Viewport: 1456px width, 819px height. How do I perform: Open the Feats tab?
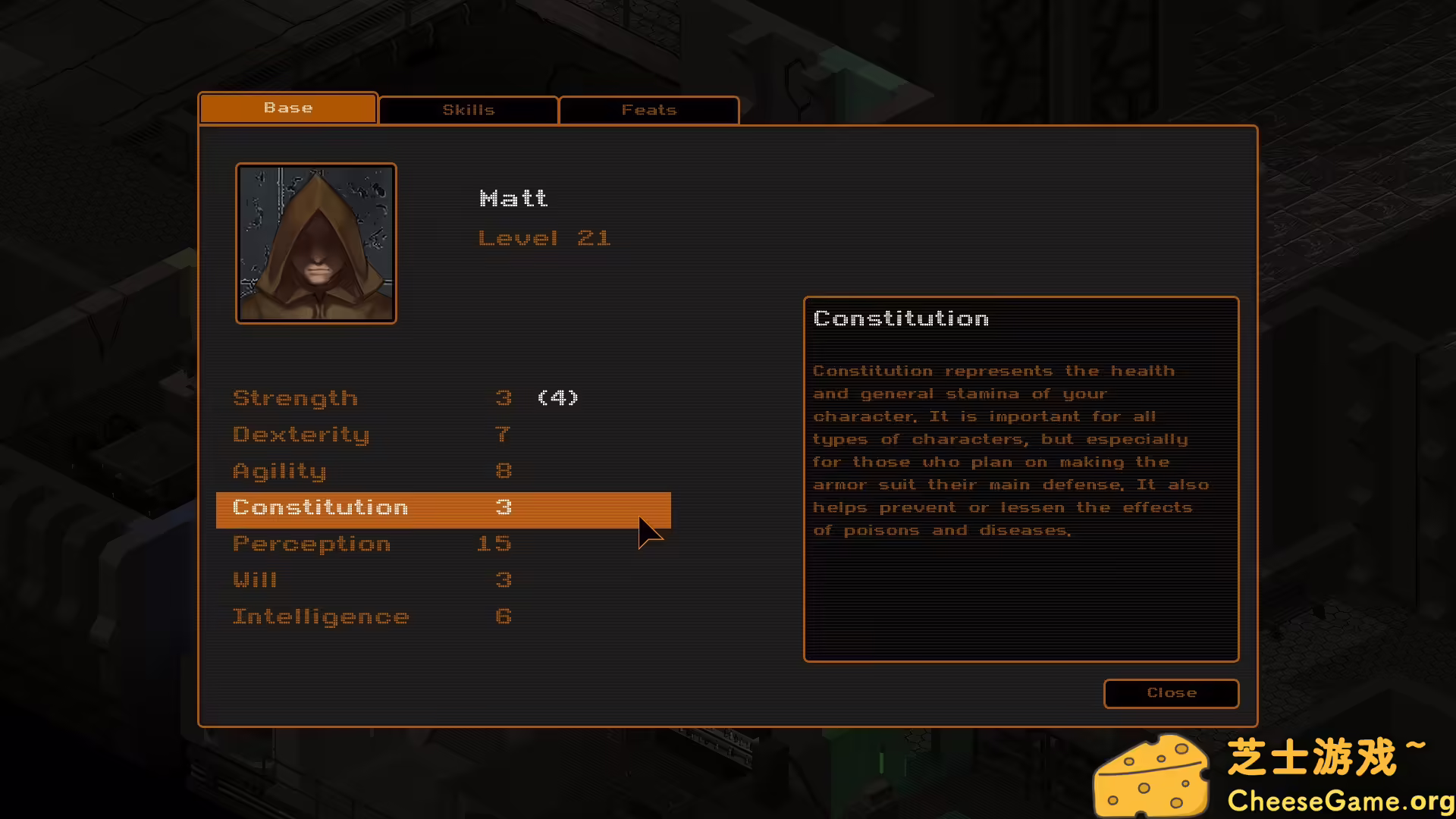[648, 110]
